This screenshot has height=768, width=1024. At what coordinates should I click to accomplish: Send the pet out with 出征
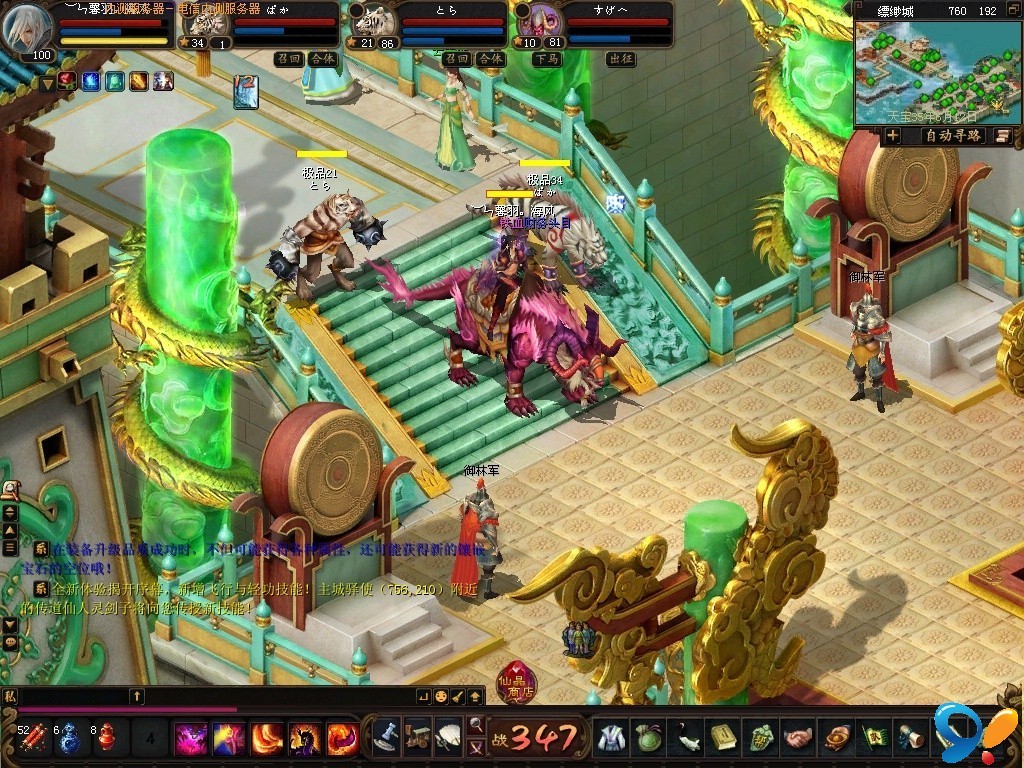point(620,59)
